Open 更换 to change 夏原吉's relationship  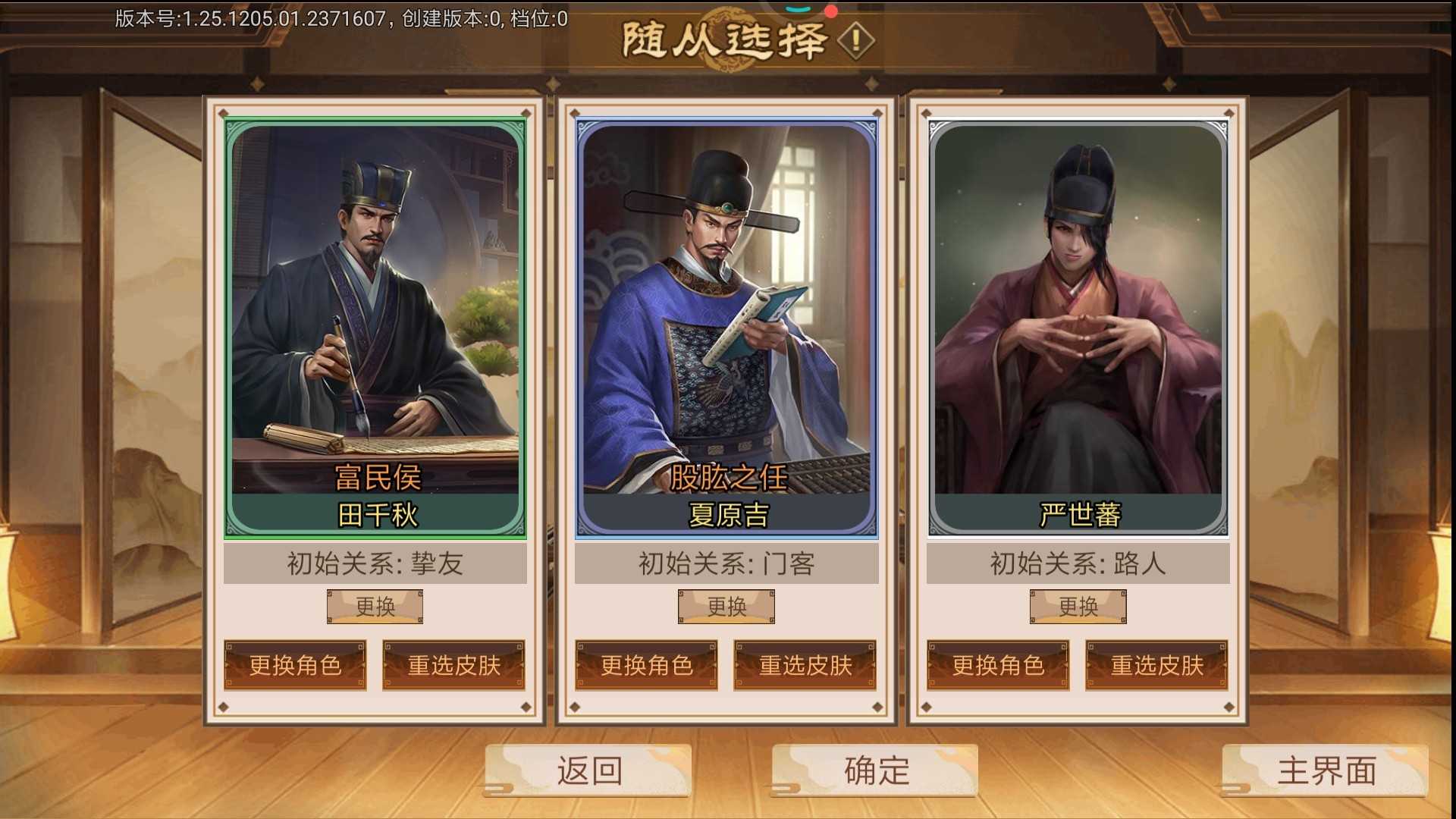pyautogui.click(x=726, y=606)
